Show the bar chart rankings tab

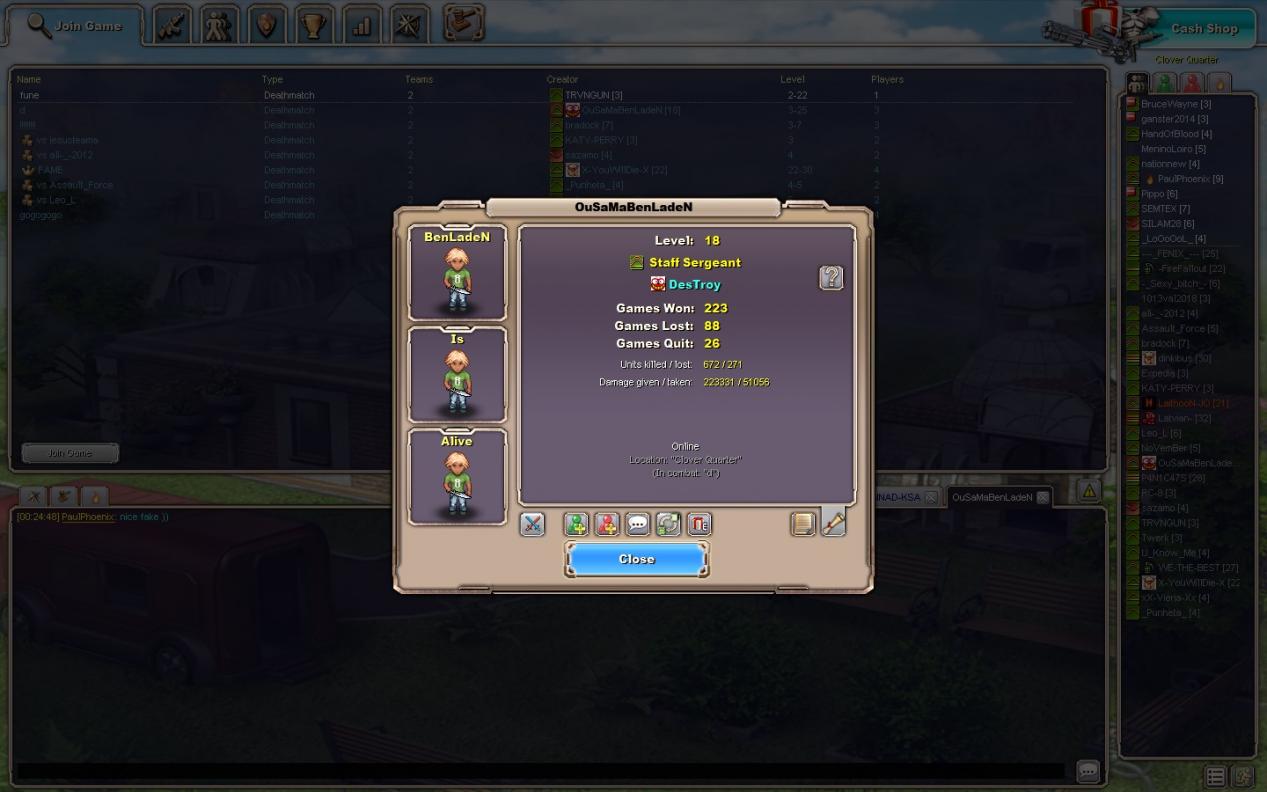361,26
